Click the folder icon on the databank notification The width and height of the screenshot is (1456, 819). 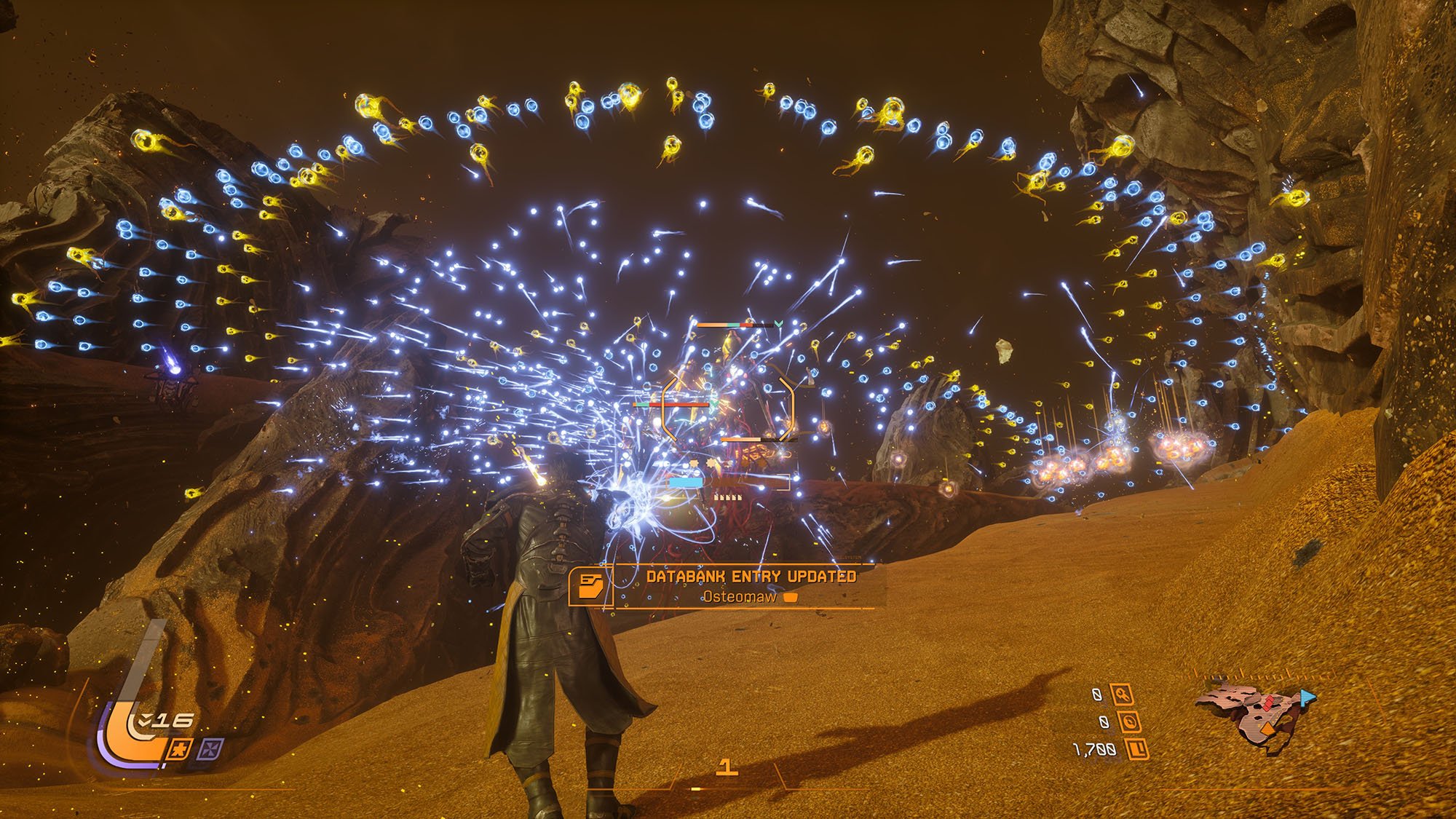coord(590,585)
